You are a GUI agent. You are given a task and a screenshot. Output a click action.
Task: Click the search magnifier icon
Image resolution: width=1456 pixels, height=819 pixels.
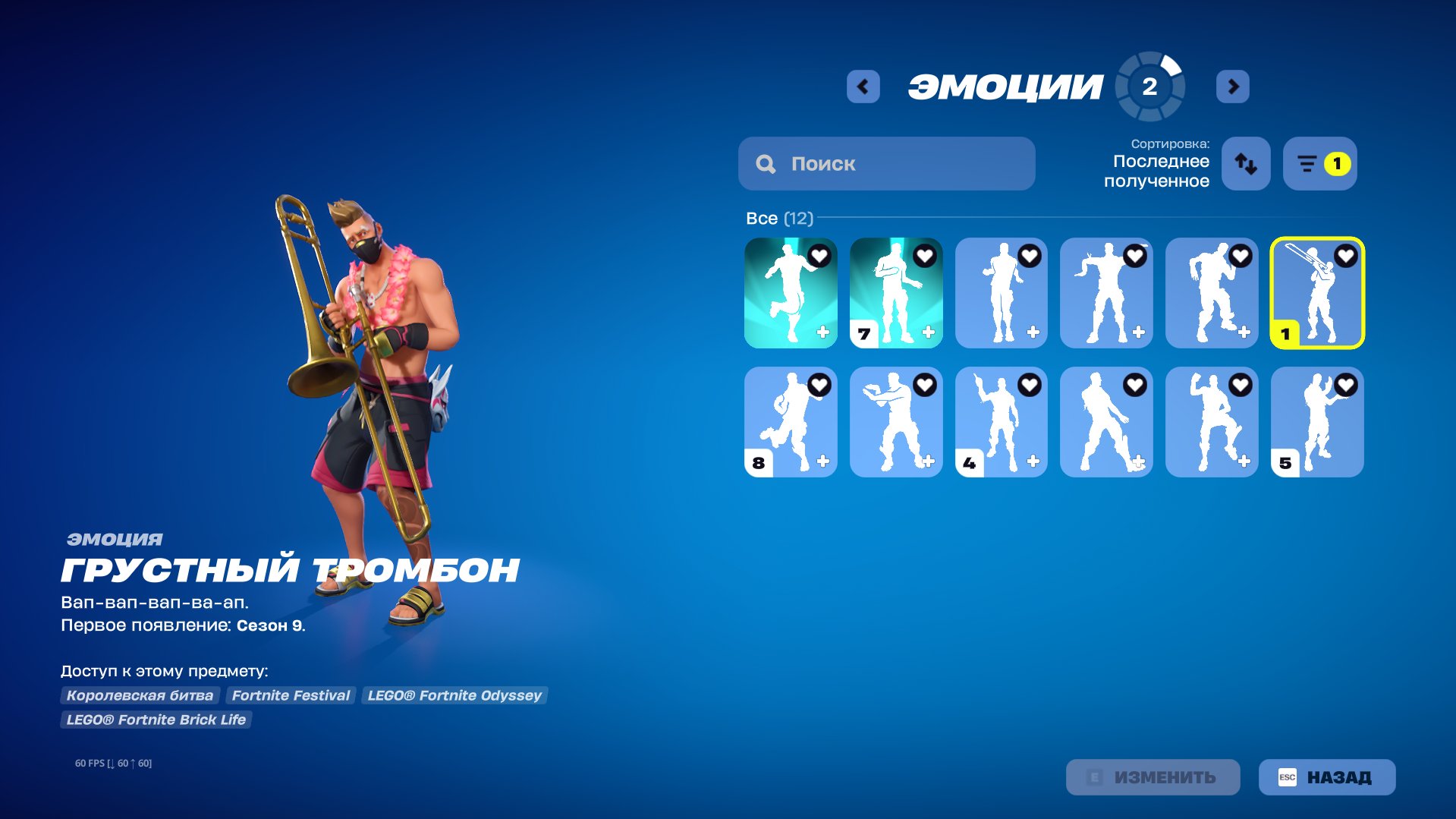tap(766, 162)
